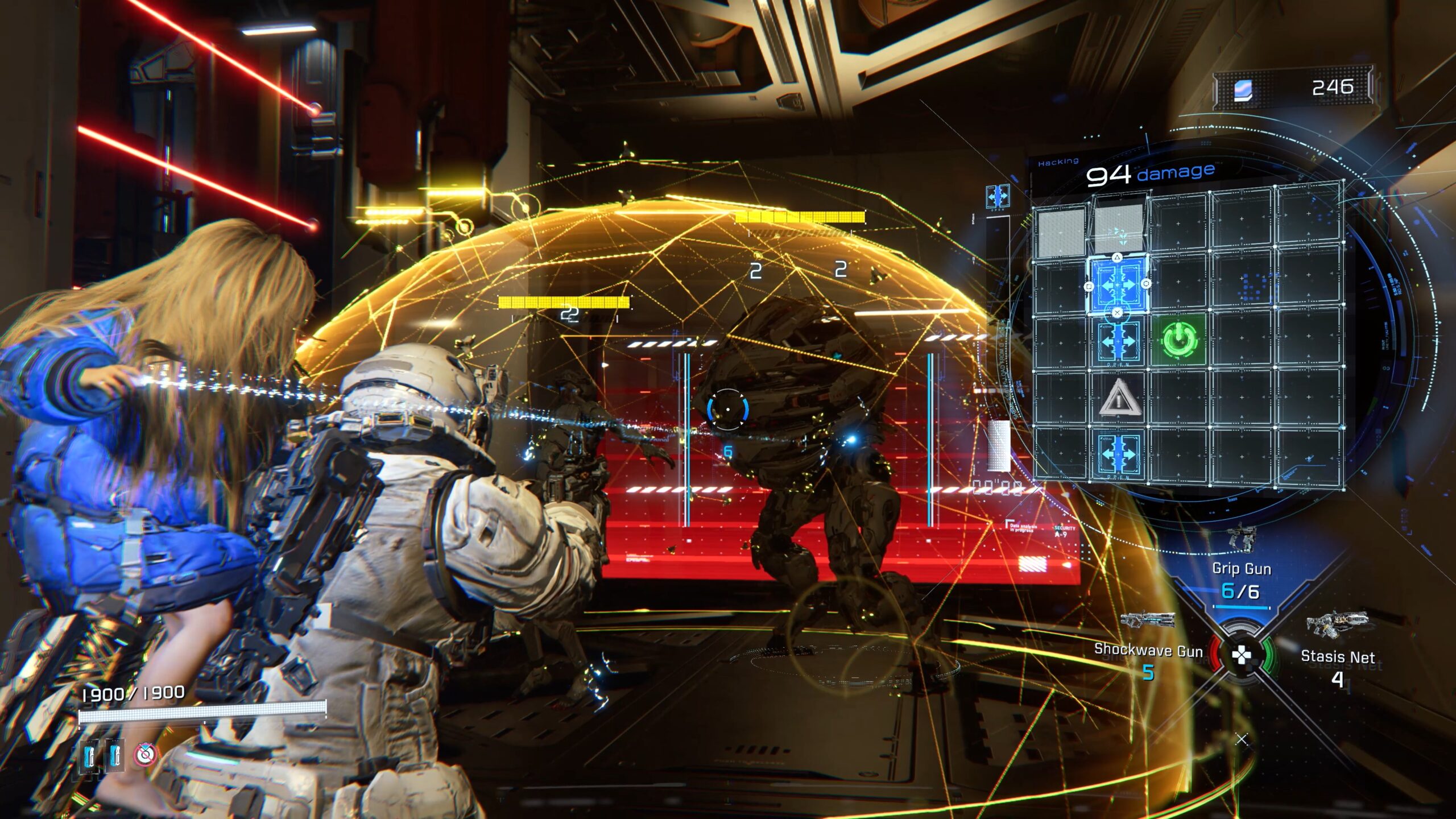The image size is (1456, 819).
Task: Click the crossed-out revive icon near the battery items
Action: pyautogui.click(x=143, y=756)
